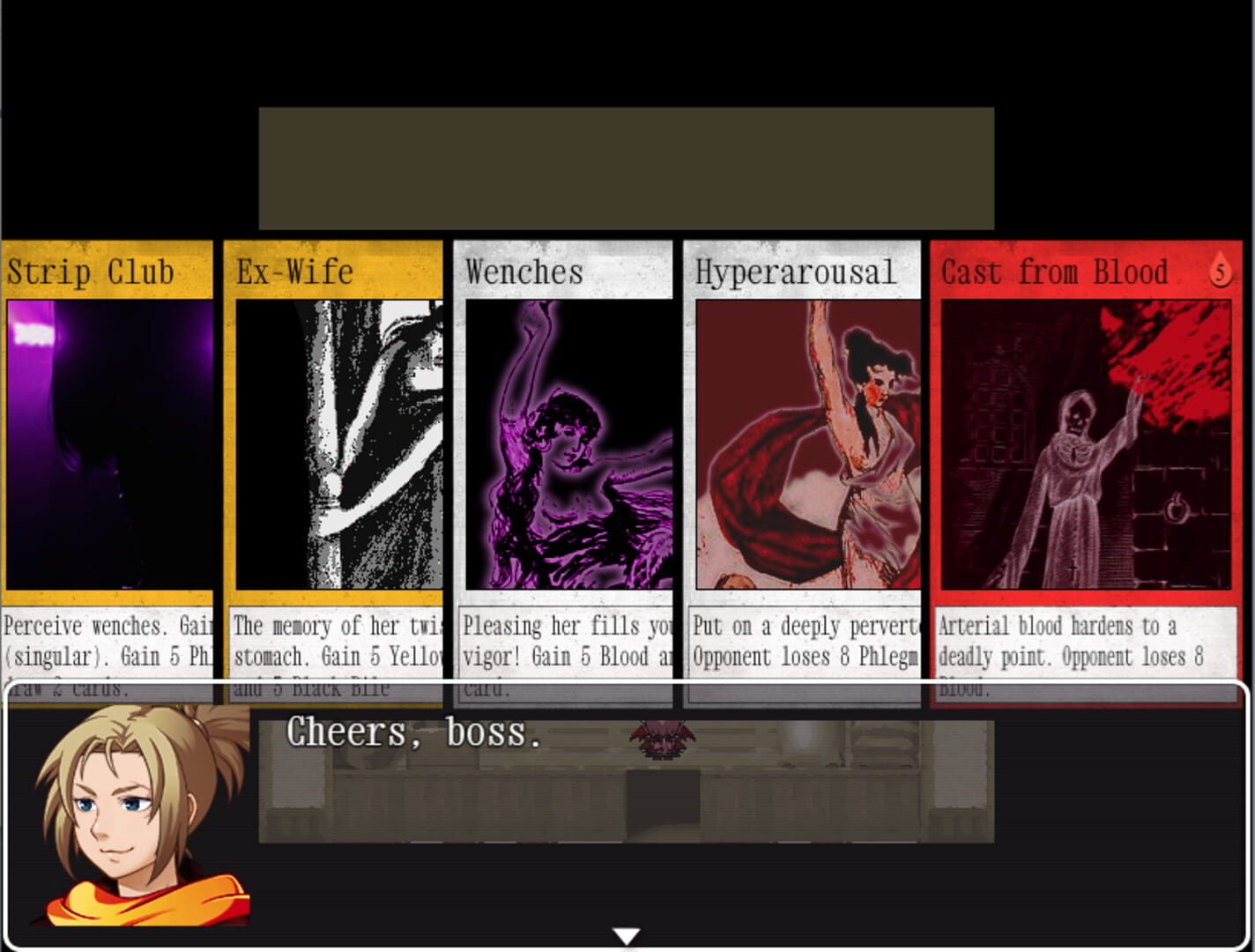This screenshot has height=952, width=1255.
Task: Select the Strip Club card artwork
Action: click(106, 441)
